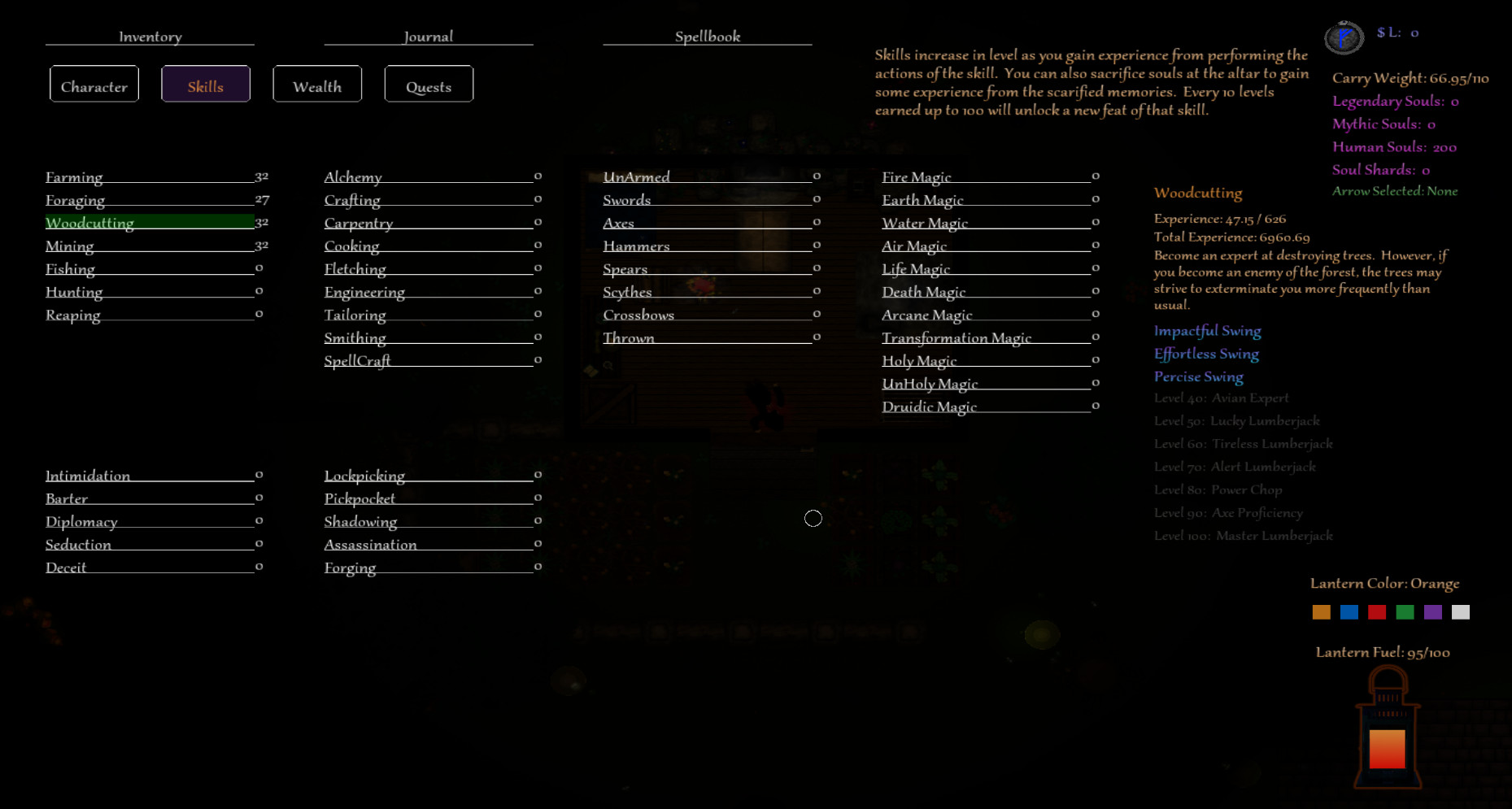Pick the orange lantern color swatch
This screenshot has height=809, width=1512.
(1321, 611)
